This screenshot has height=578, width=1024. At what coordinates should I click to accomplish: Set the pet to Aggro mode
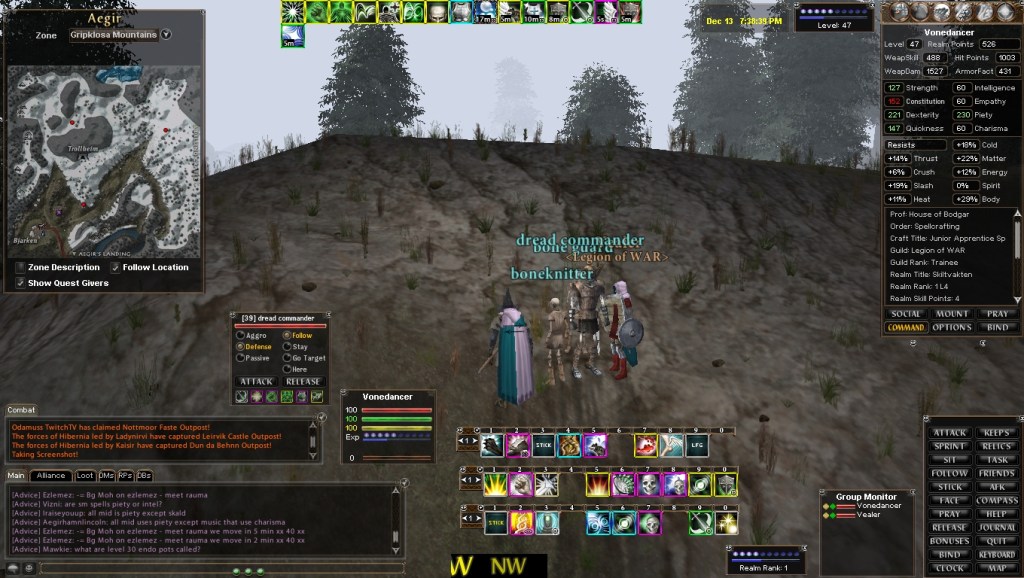click(240, 335)
